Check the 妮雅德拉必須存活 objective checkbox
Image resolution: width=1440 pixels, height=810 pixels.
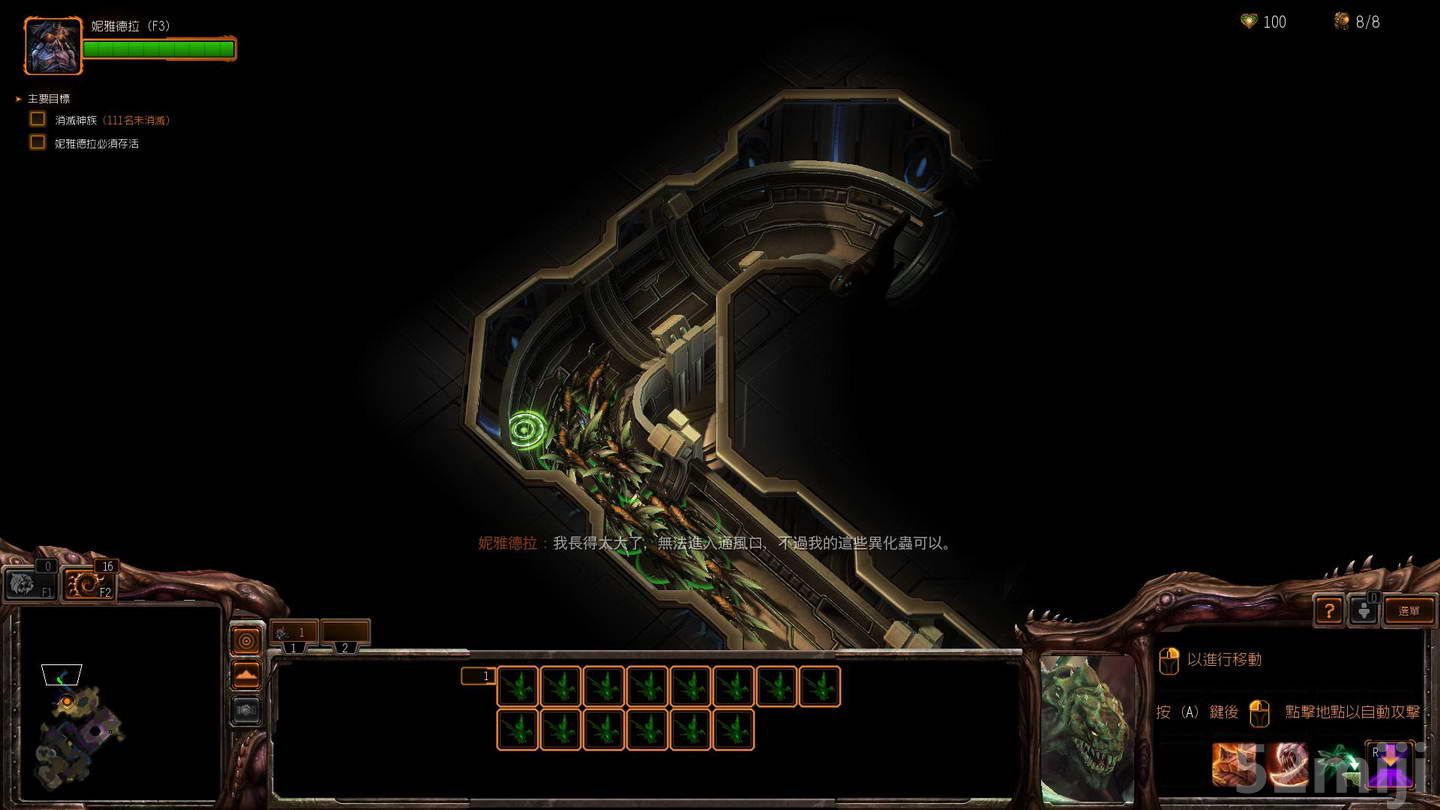(x=37, y=142)
